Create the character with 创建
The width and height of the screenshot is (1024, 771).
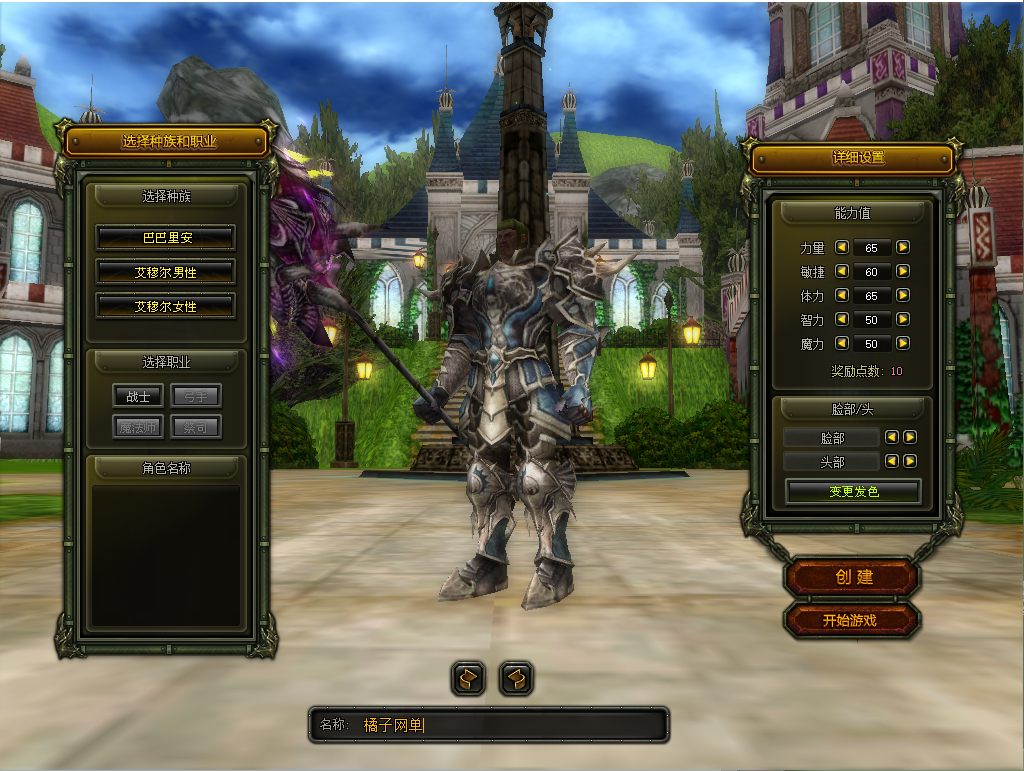tap(853, 577)
